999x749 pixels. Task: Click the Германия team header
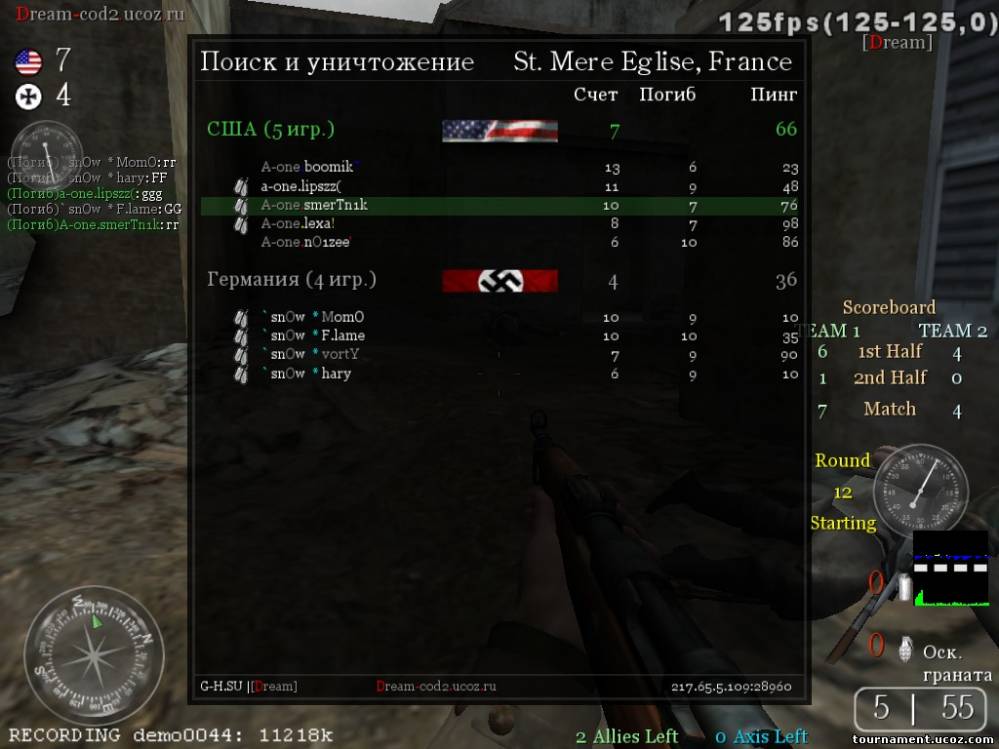[x=277, y=280]
